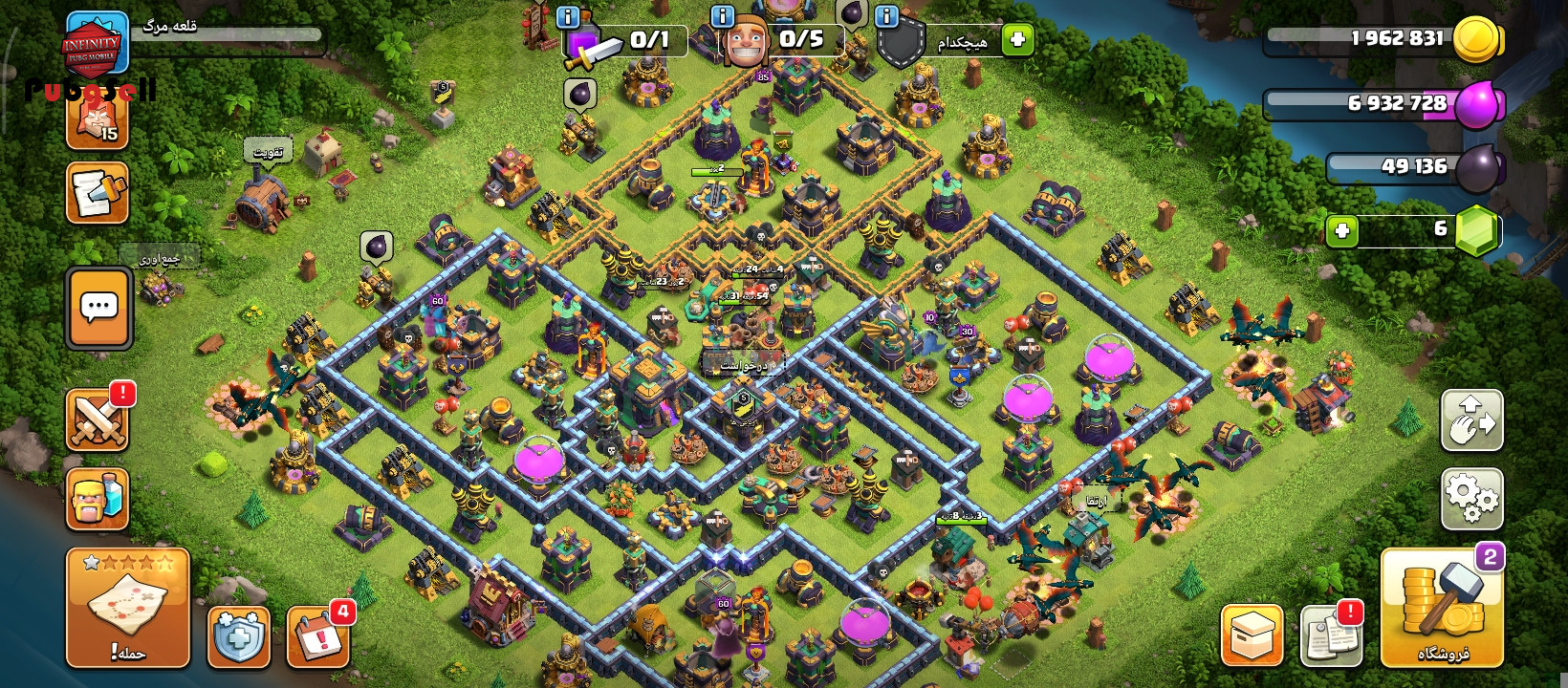Screen dimensions: 1568x688
Task: Open the shield status button
Action: [x=238, y=636]
